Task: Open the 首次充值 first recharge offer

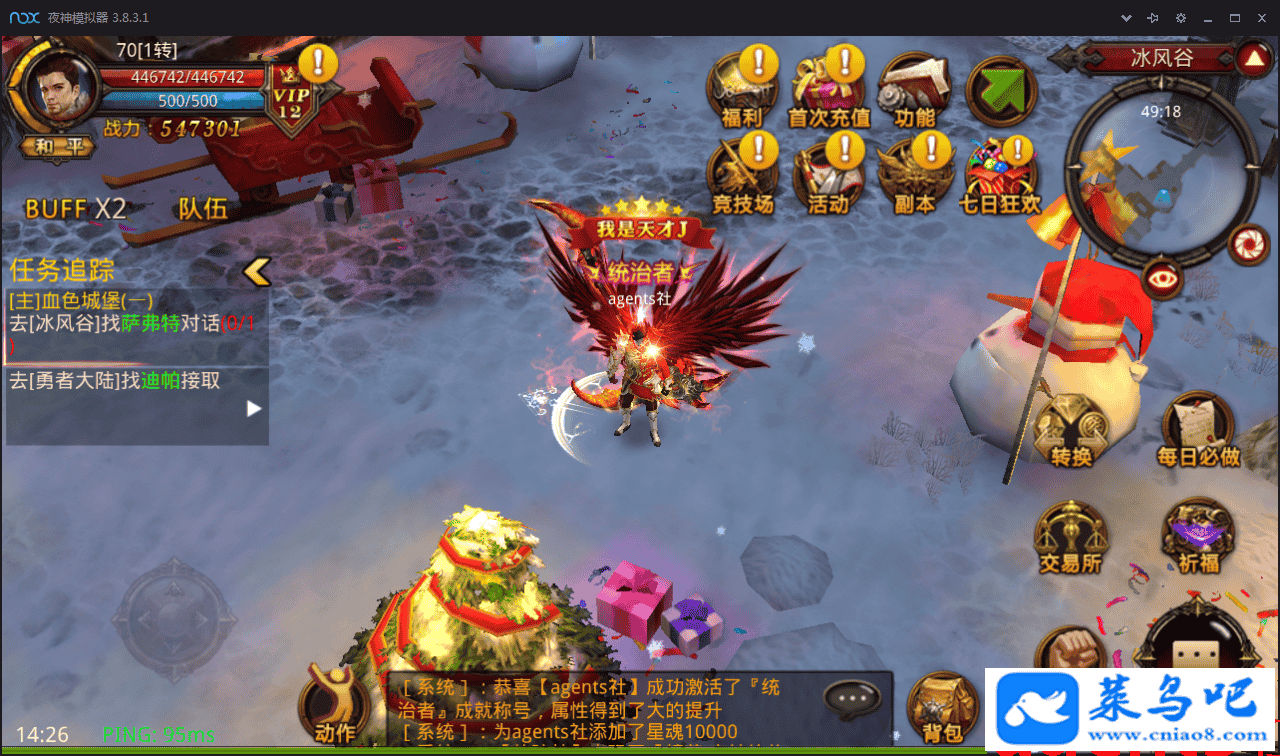Action: pos(828,92)
